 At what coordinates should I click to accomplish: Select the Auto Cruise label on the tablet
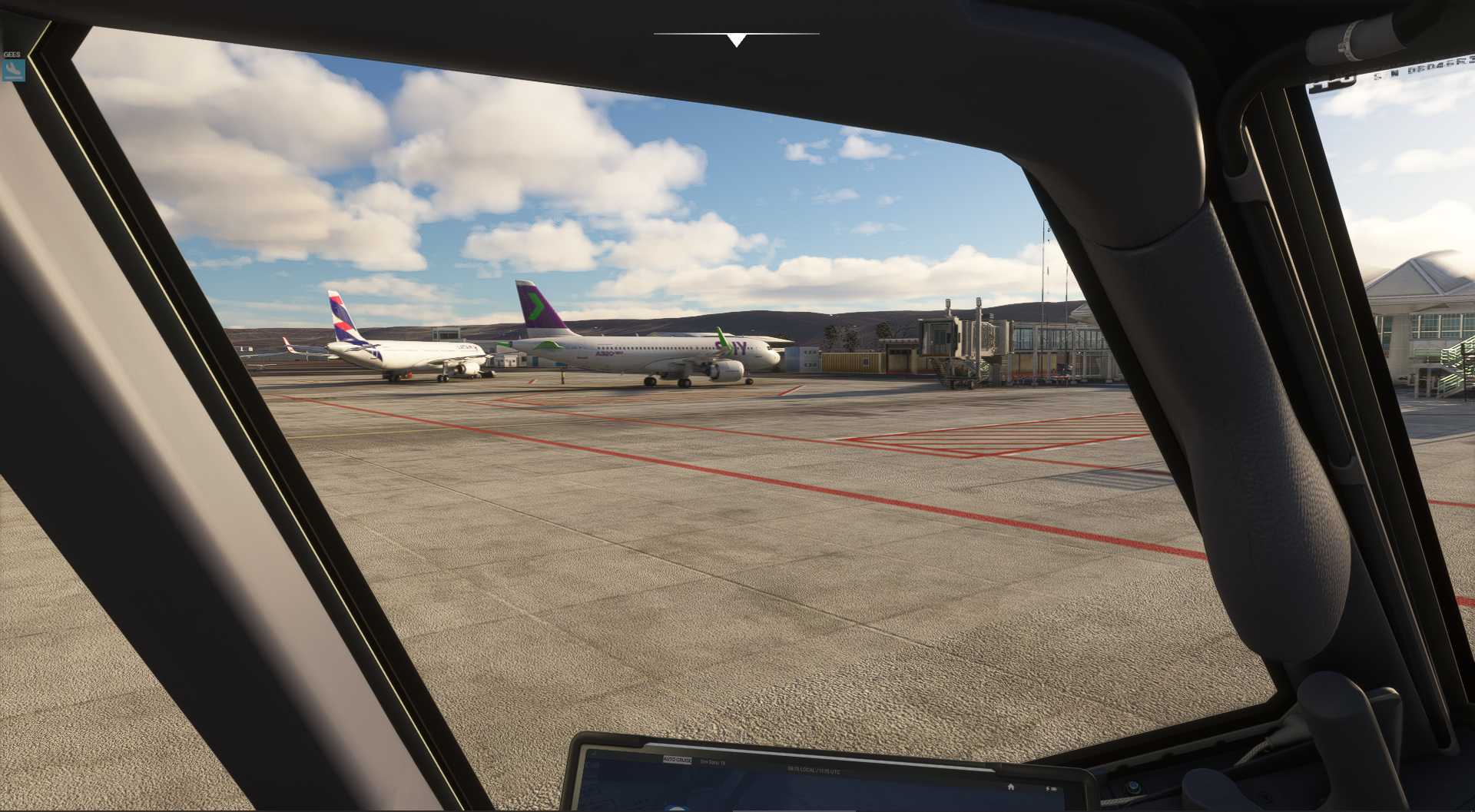click(x=677, y=760)
